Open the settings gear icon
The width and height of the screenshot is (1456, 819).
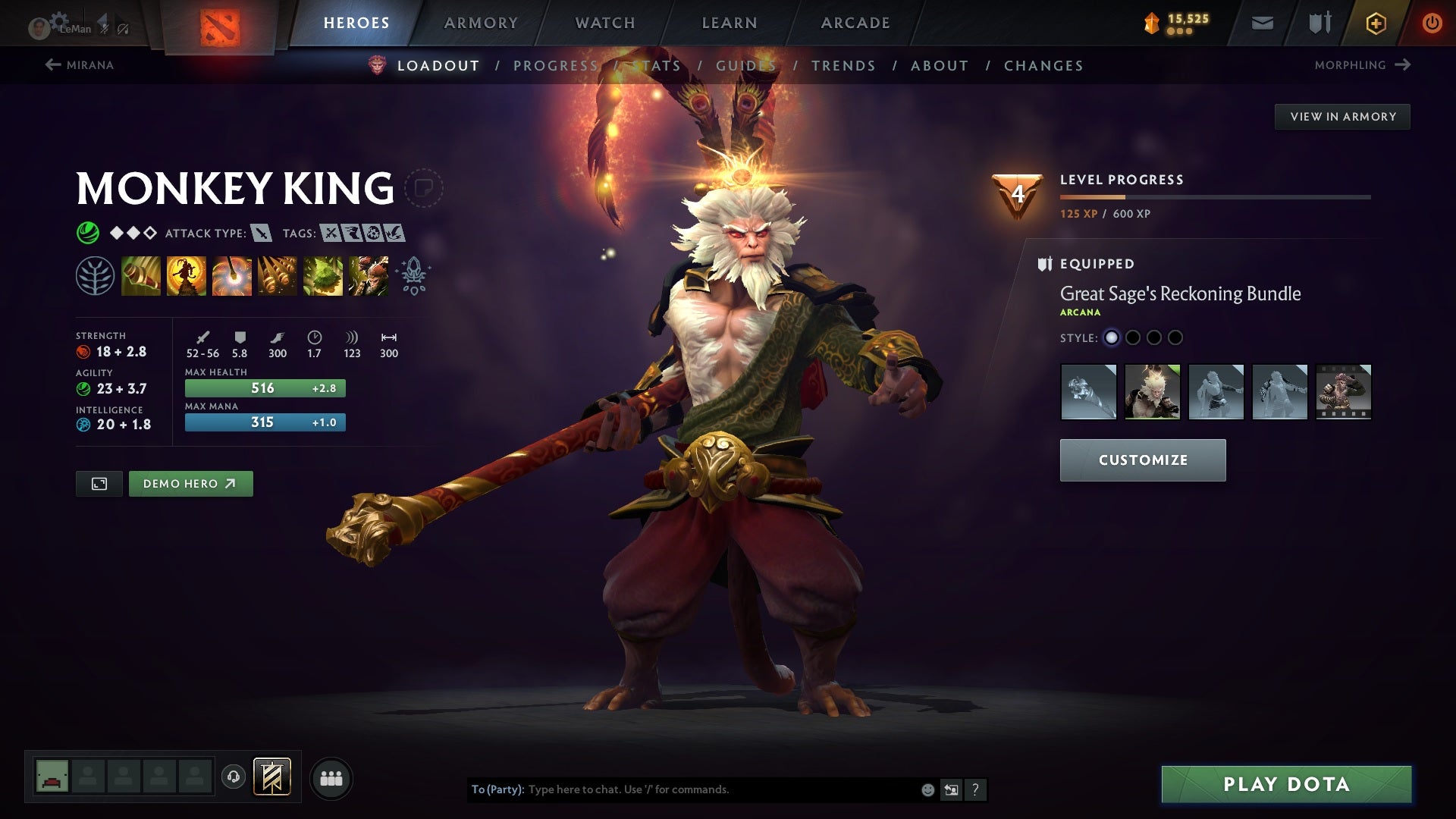[x=60, y=20]
